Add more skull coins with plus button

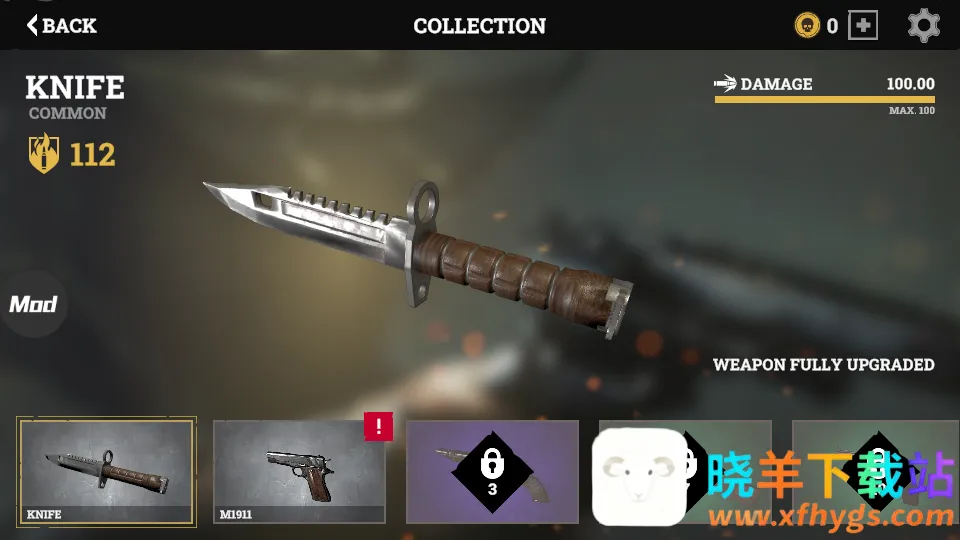point(862,26)
